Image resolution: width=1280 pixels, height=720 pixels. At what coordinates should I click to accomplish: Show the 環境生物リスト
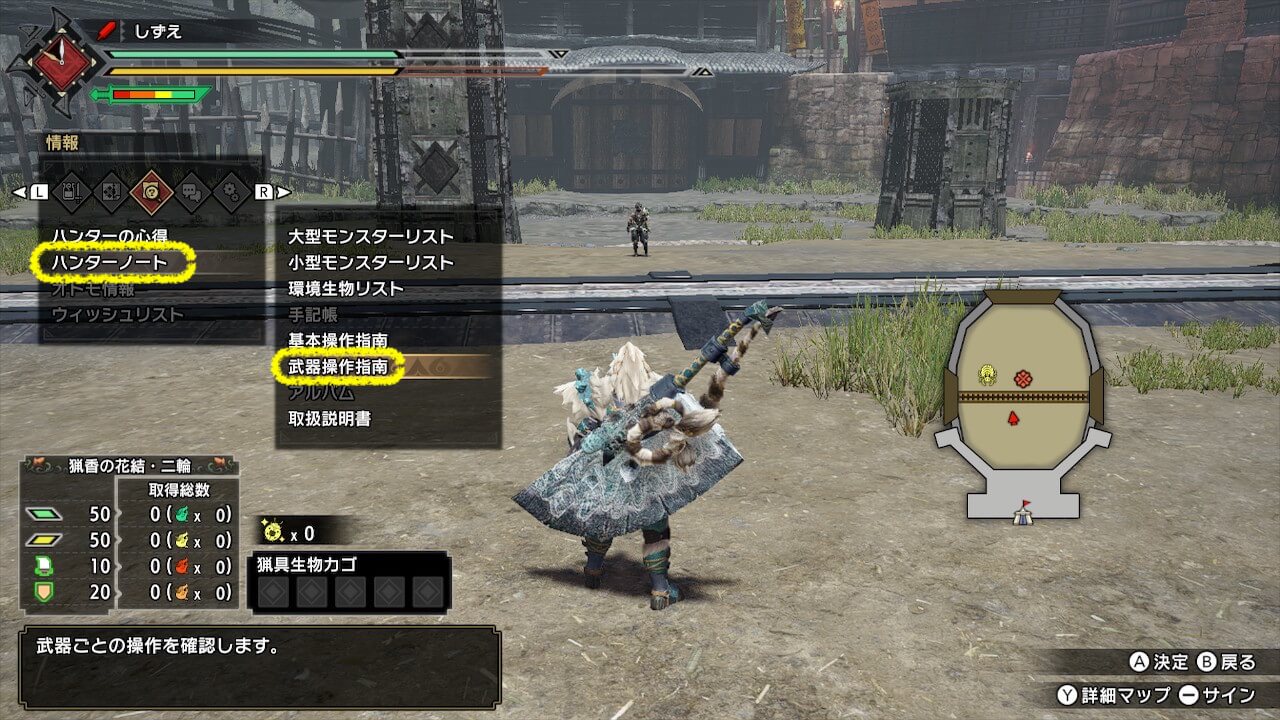pos(346,289)
